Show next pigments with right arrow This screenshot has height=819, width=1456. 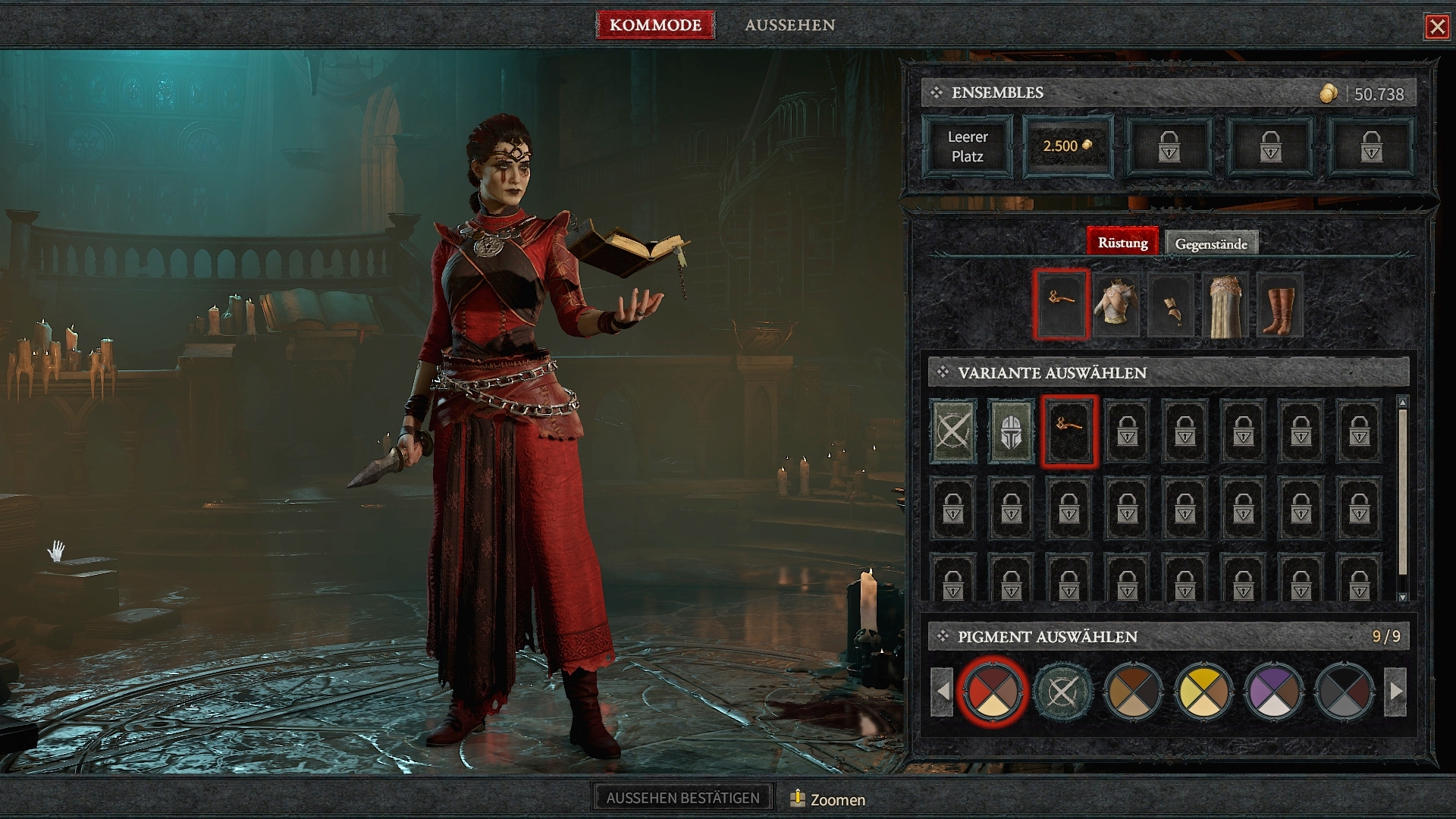click(1395, 692)
